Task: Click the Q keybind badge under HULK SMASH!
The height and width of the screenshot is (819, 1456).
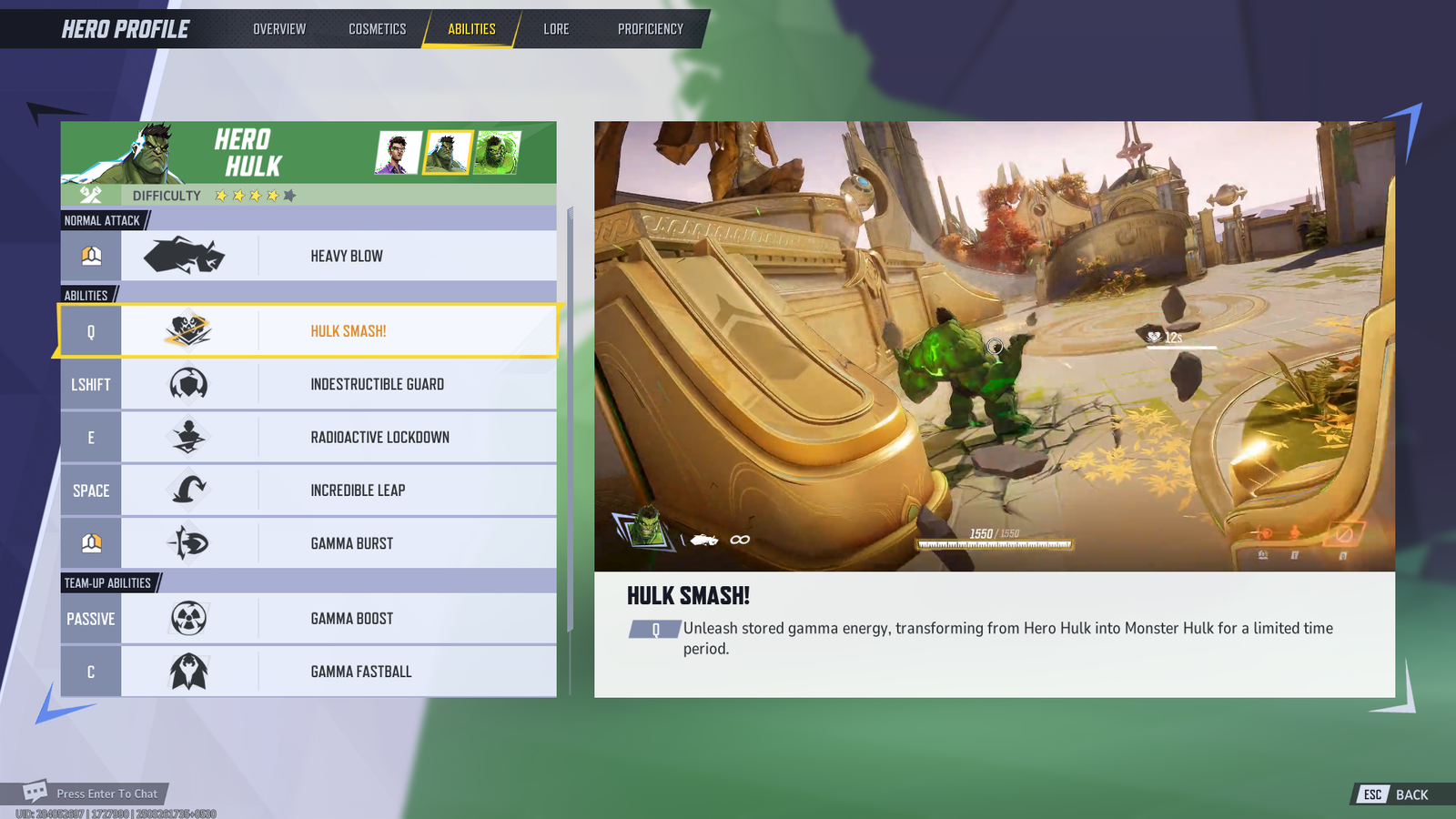Action: pos(653,628)
